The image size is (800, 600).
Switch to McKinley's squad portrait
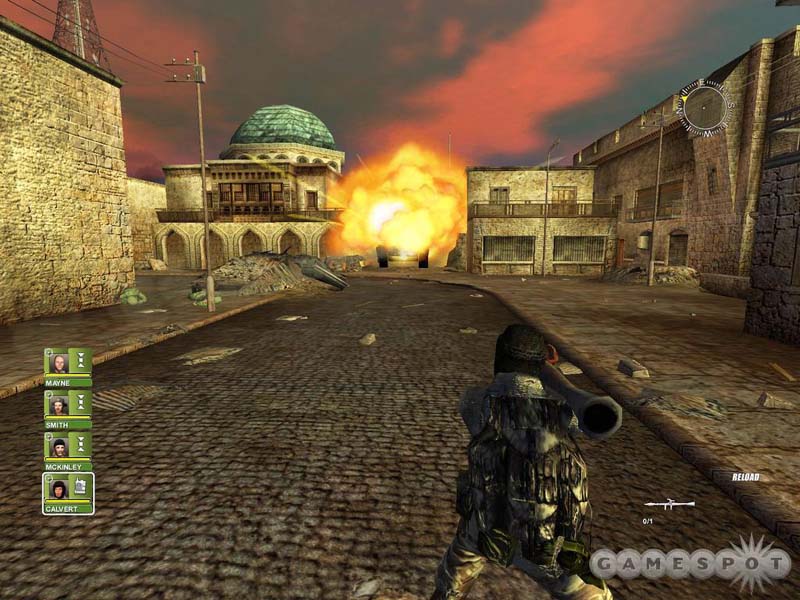click(x=59, y=446)
